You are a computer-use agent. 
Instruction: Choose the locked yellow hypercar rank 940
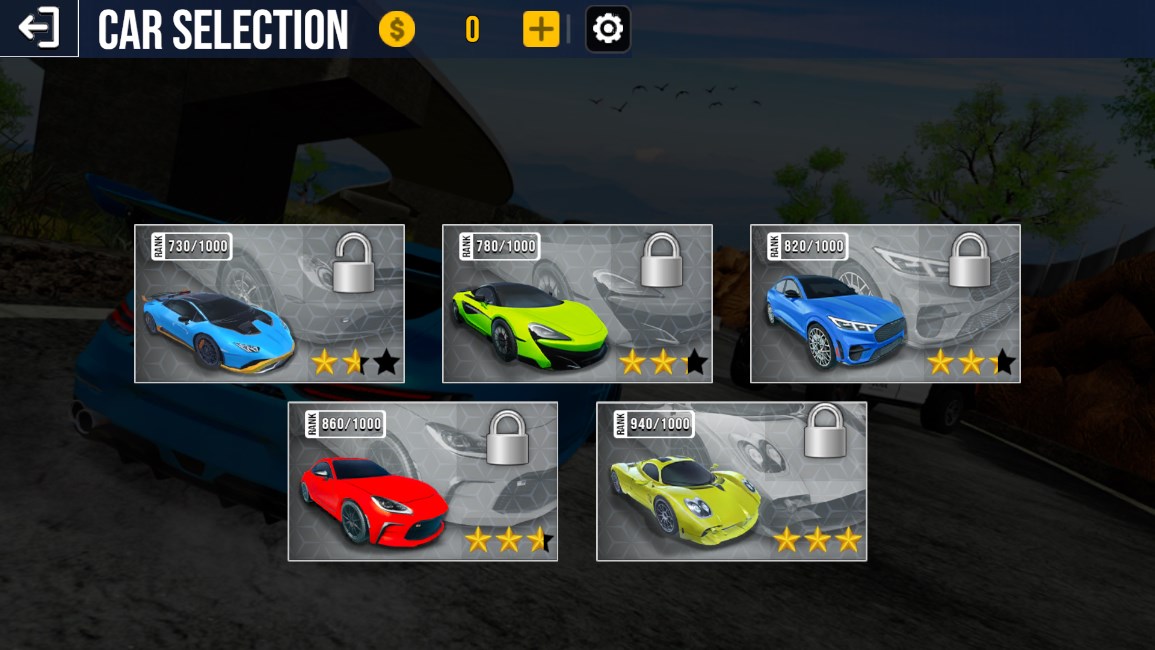(731, 481)
